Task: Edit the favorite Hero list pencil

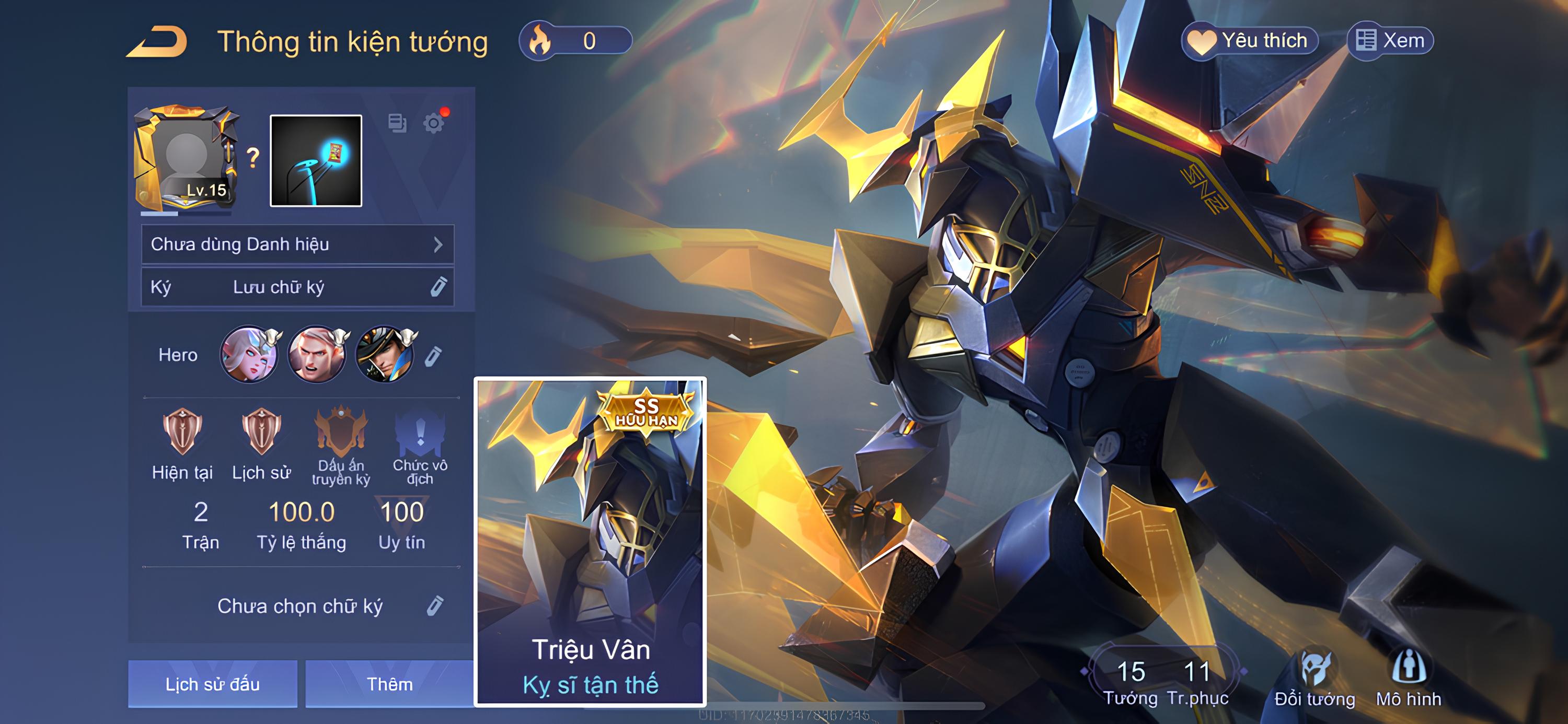Action: tap(433, 356)
